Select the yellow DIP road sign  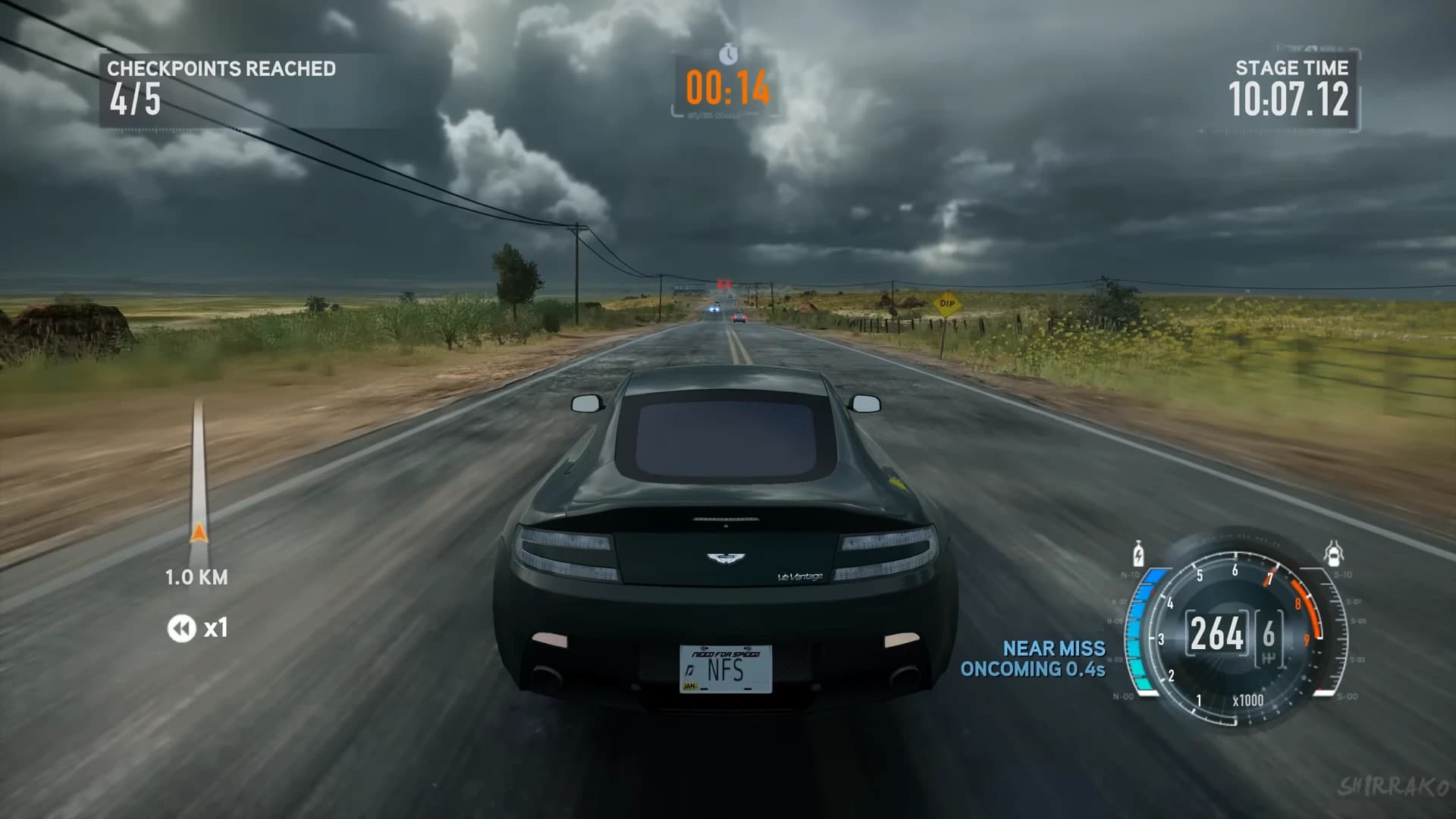(x=946, y=303)
